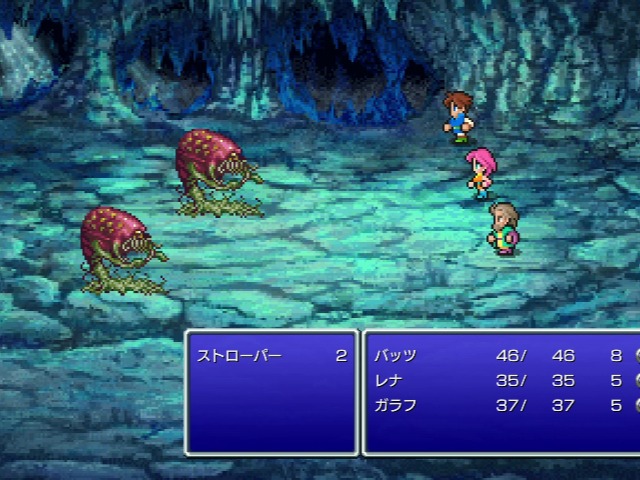Pick ガラフ from the party list
640x480 pixels.
pyautogui.click(x=396, y=406)
